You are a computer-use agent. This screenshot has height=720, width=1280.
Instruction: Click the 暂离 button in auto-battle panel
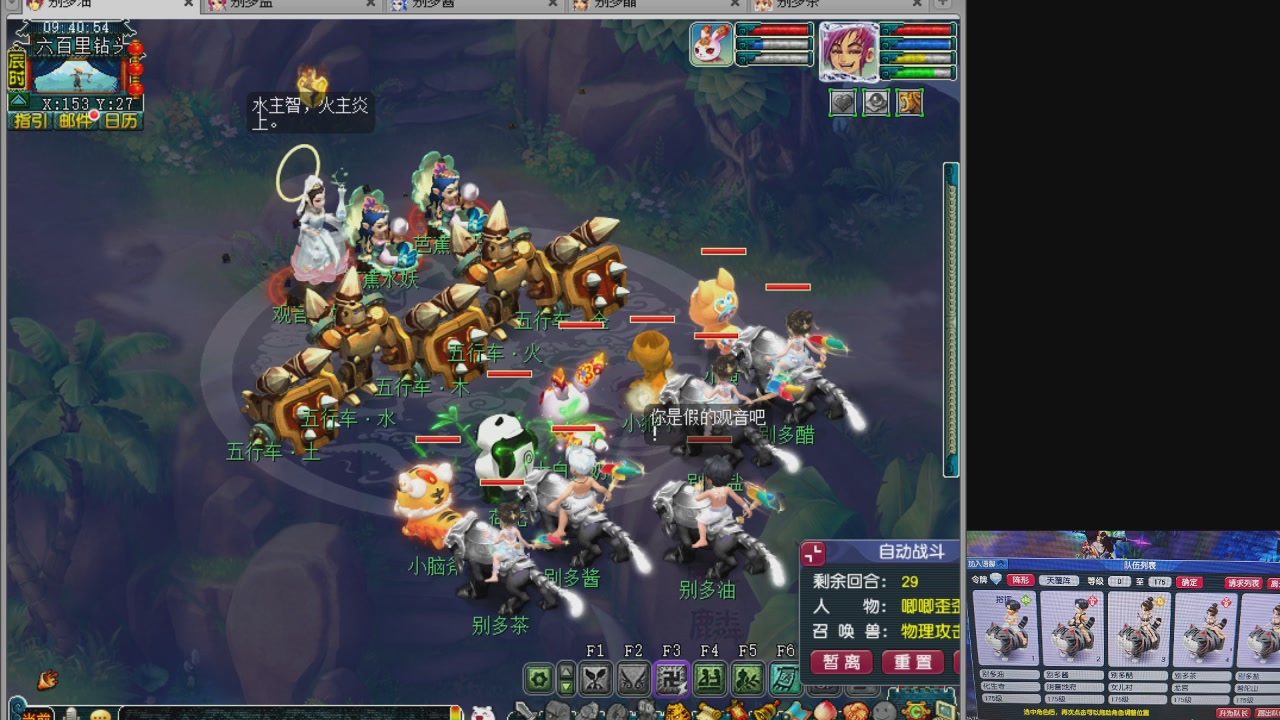841,662
